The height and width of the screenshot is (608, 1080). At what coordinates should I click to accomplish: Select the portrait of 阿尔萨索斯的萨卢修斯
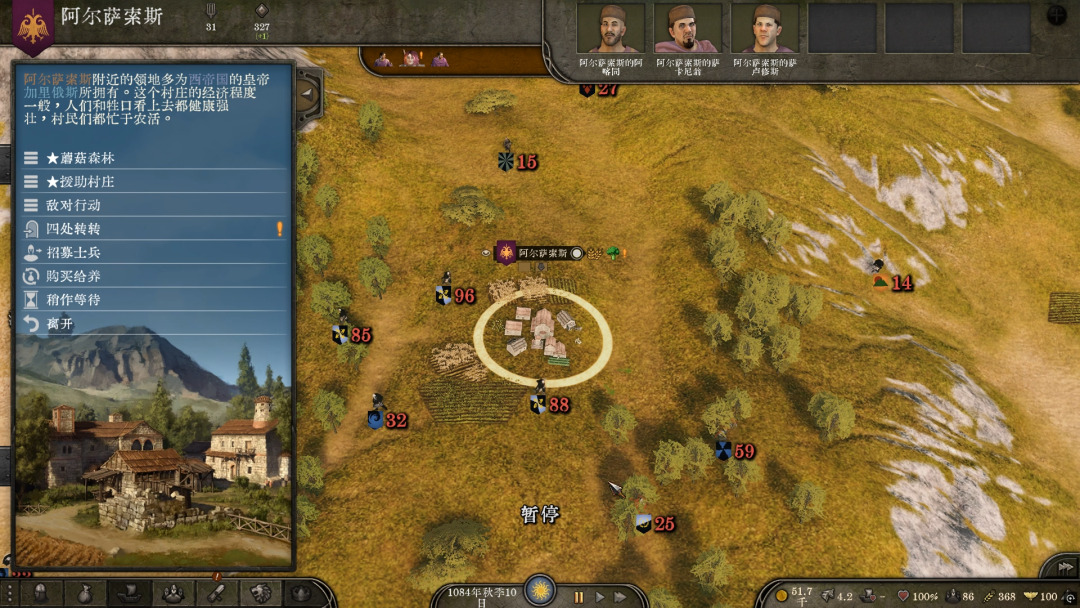(764, 28)
